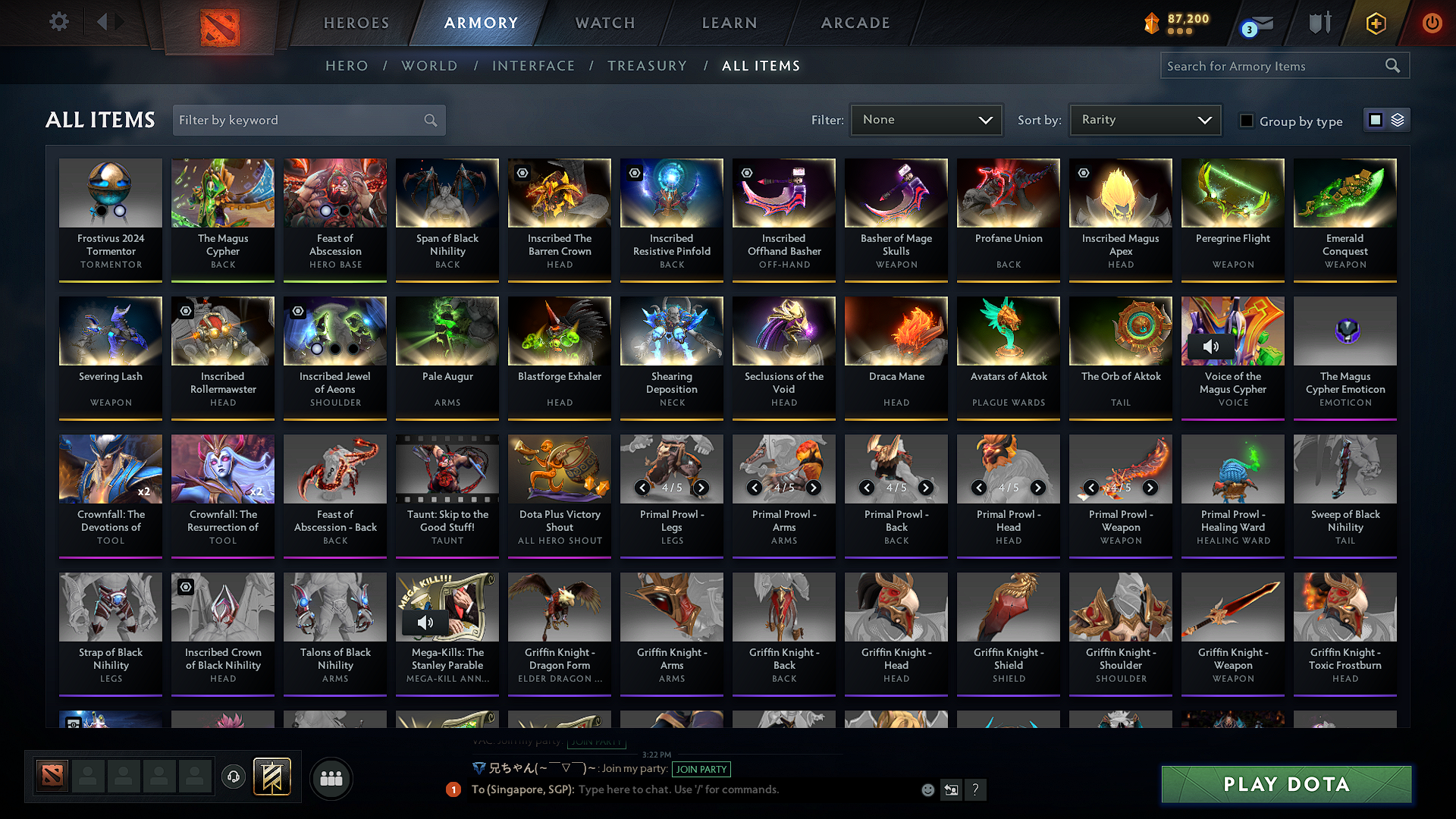Image resolution: width=1456 pixels, height=819 pixels.
Task: Click the shards balance showing 87,200
Action: tap(1174, 22)
